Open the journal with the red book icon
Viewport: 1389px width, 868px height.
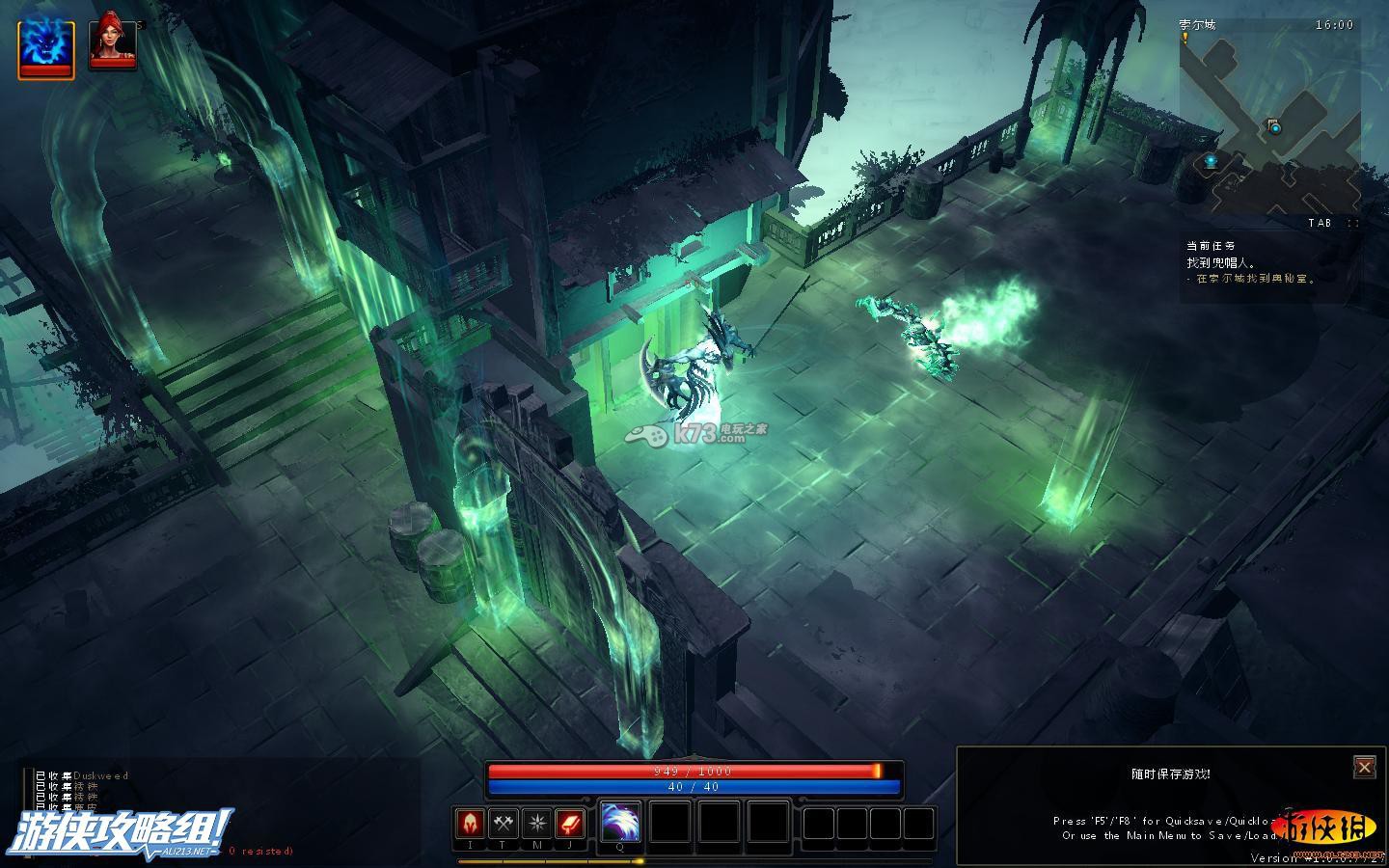(569, 824)
